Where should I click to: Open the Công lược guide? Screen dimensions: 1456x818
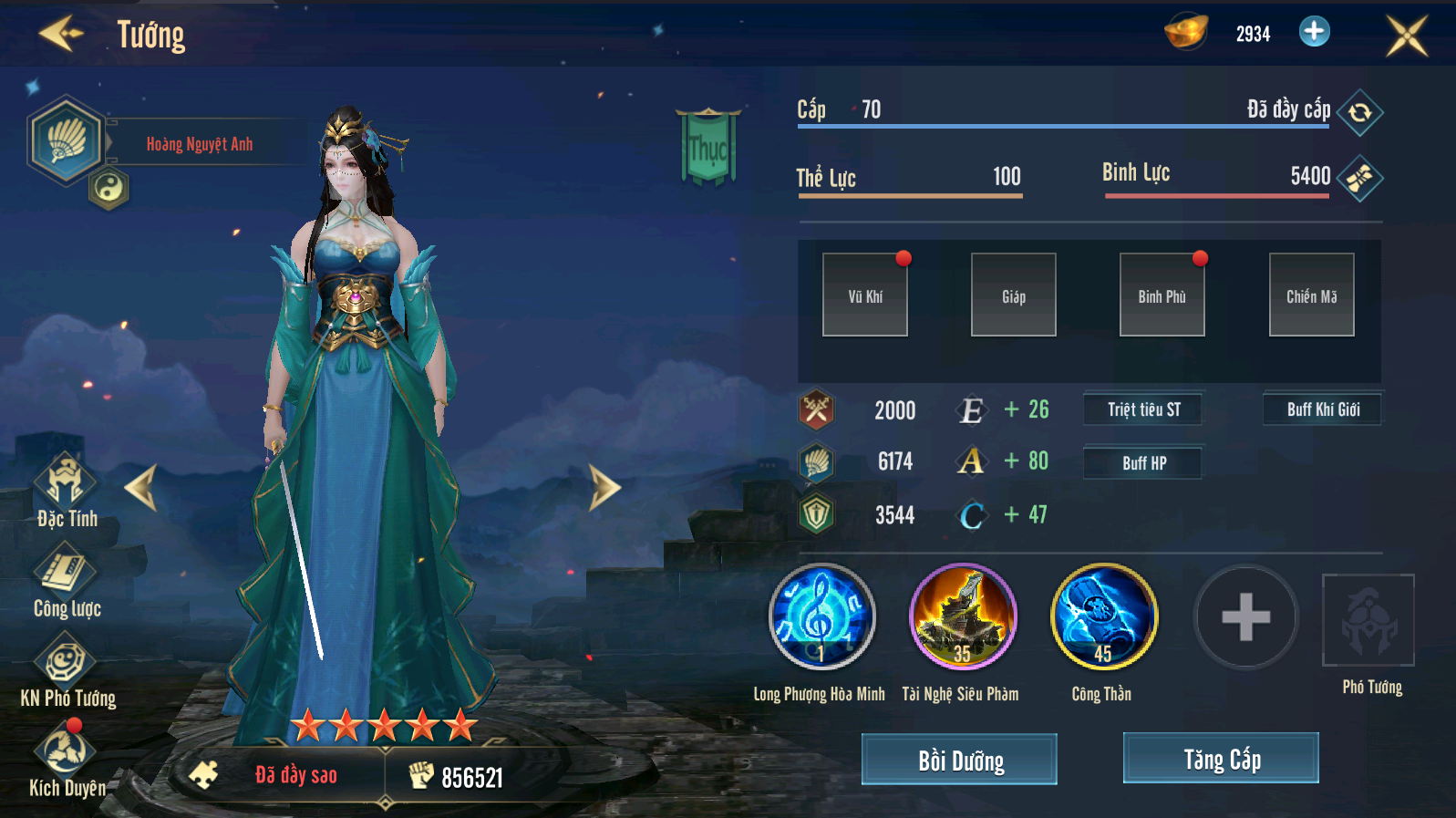(67, 581)
